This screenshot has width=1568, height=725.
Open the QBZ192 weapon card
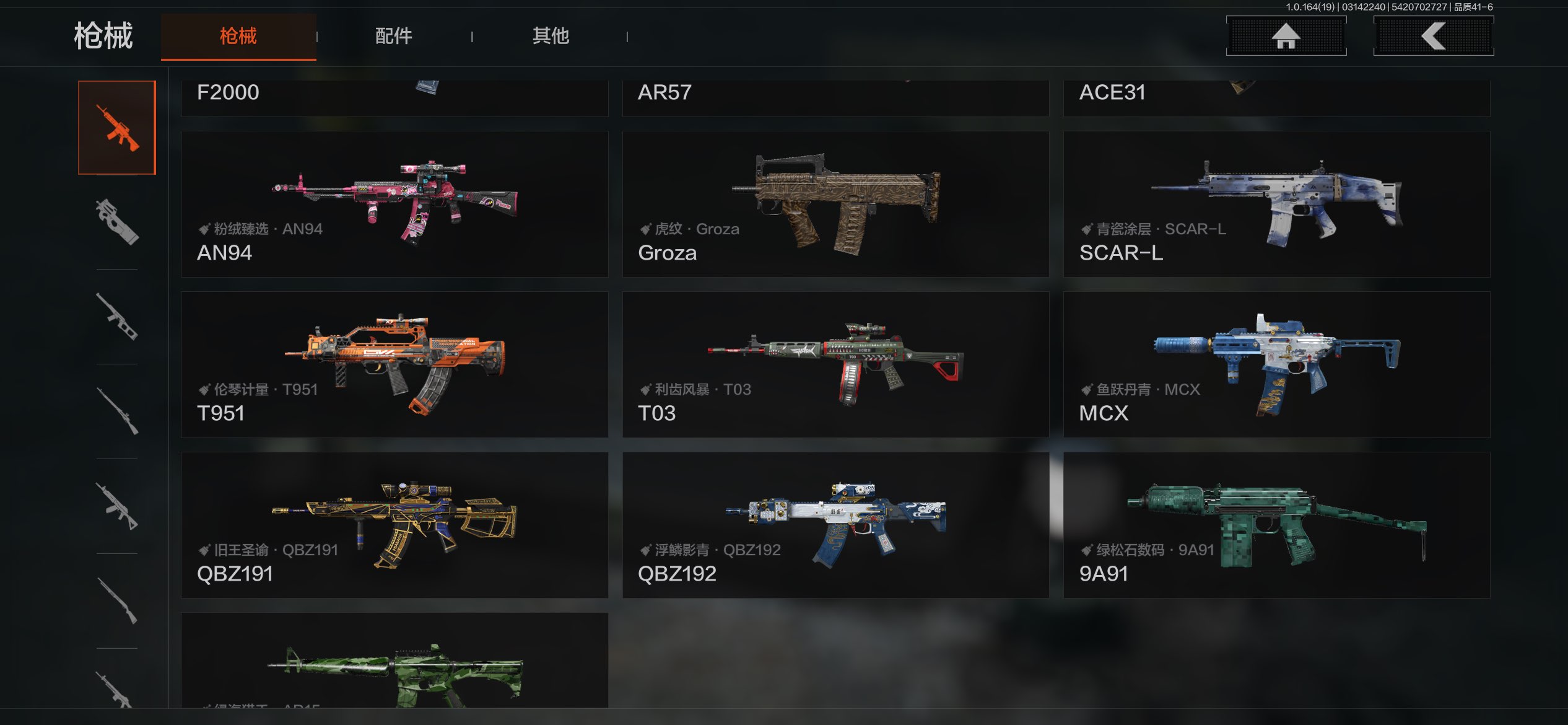[835, 525]
